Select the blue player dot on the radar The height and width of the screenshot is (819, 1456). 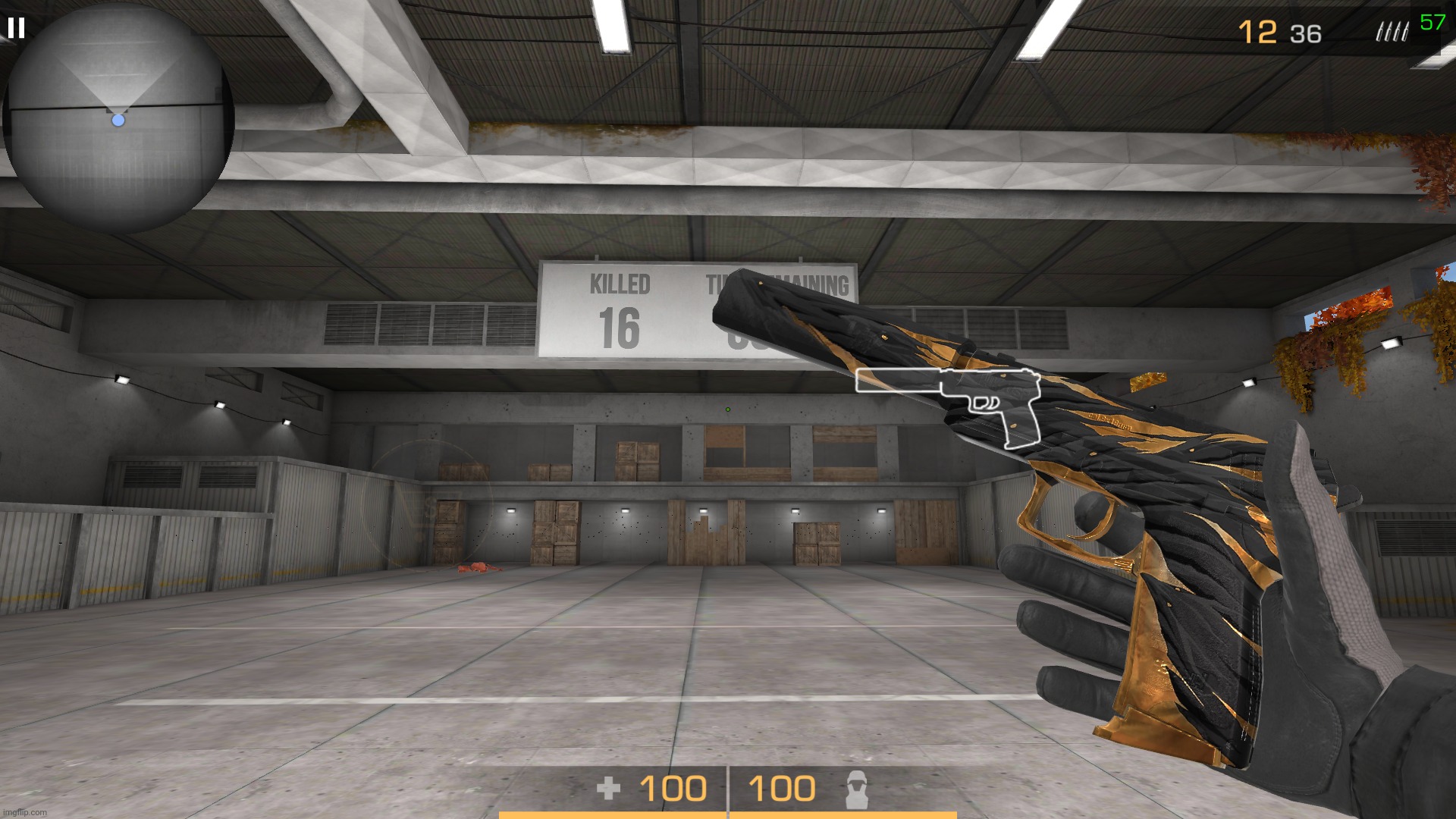tap(118, 119)
